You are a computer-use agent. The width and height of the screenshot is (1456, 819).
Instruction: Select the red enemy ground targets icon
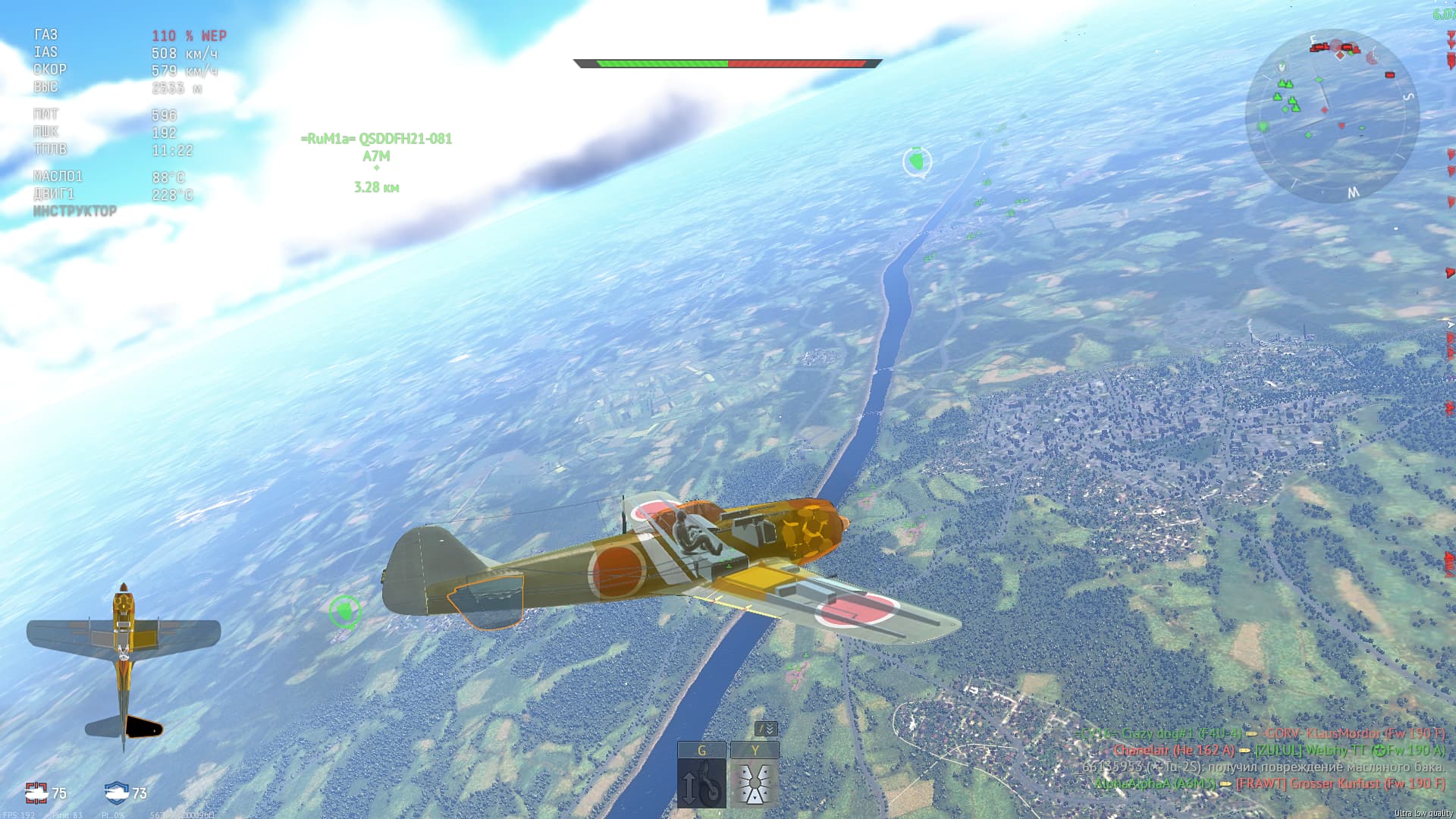point(36,792)
